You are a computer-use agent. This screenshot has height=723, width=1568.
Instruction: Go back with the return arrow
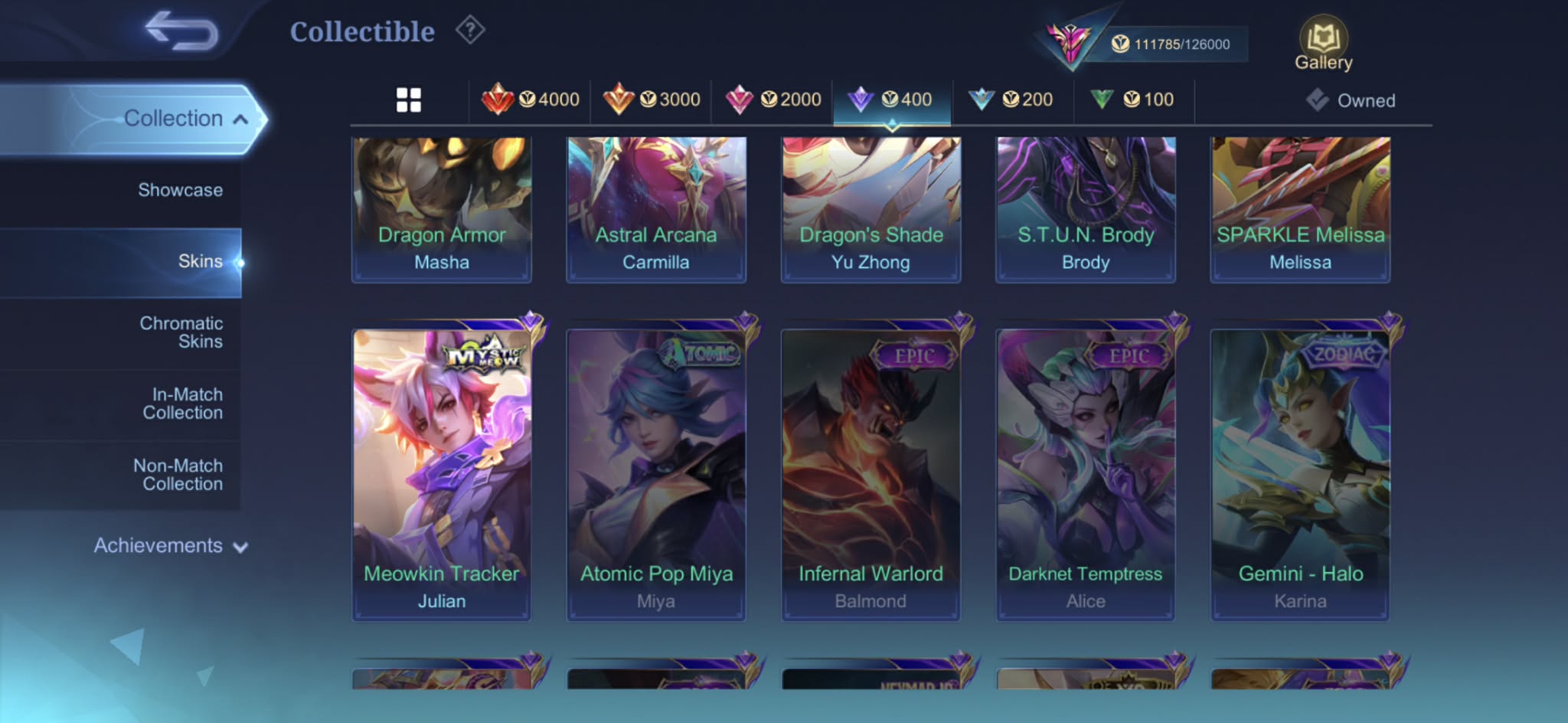point(181,31)
